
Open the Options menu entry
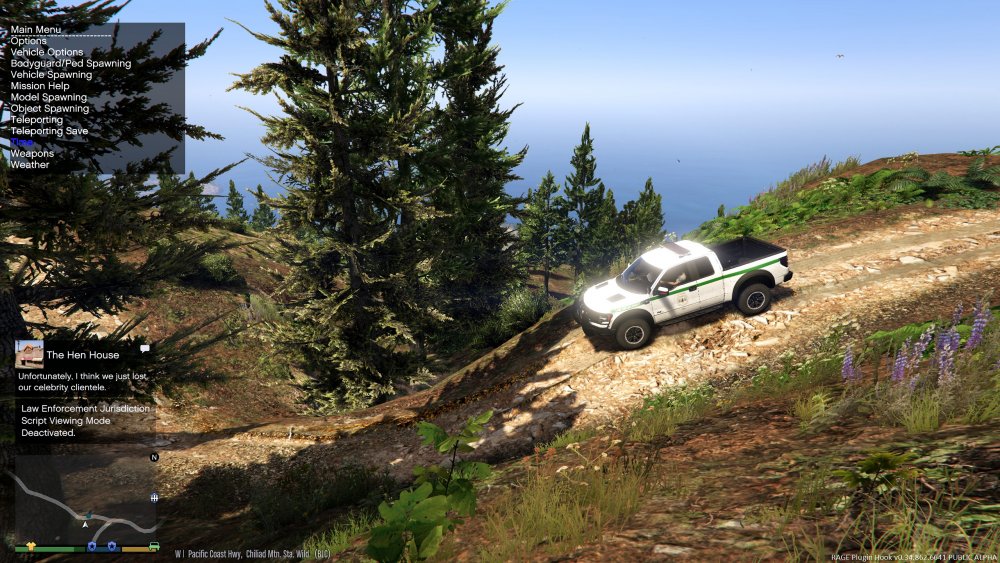point(29,41)
